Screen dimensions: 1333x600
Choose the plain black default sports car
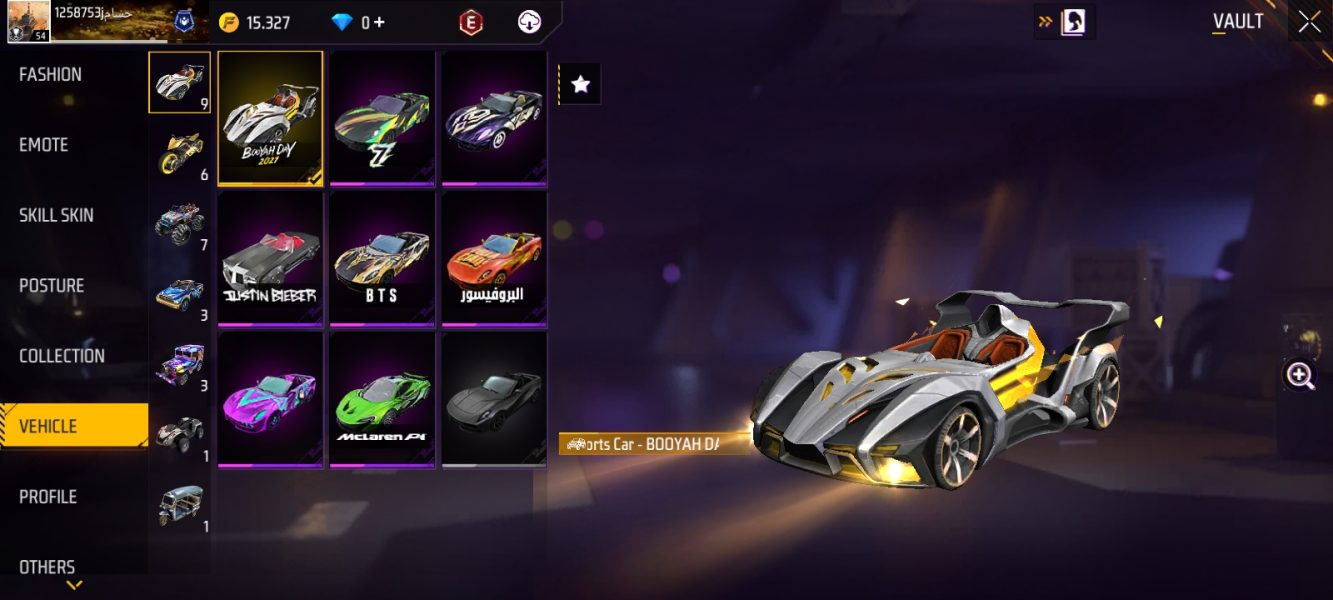494,399
